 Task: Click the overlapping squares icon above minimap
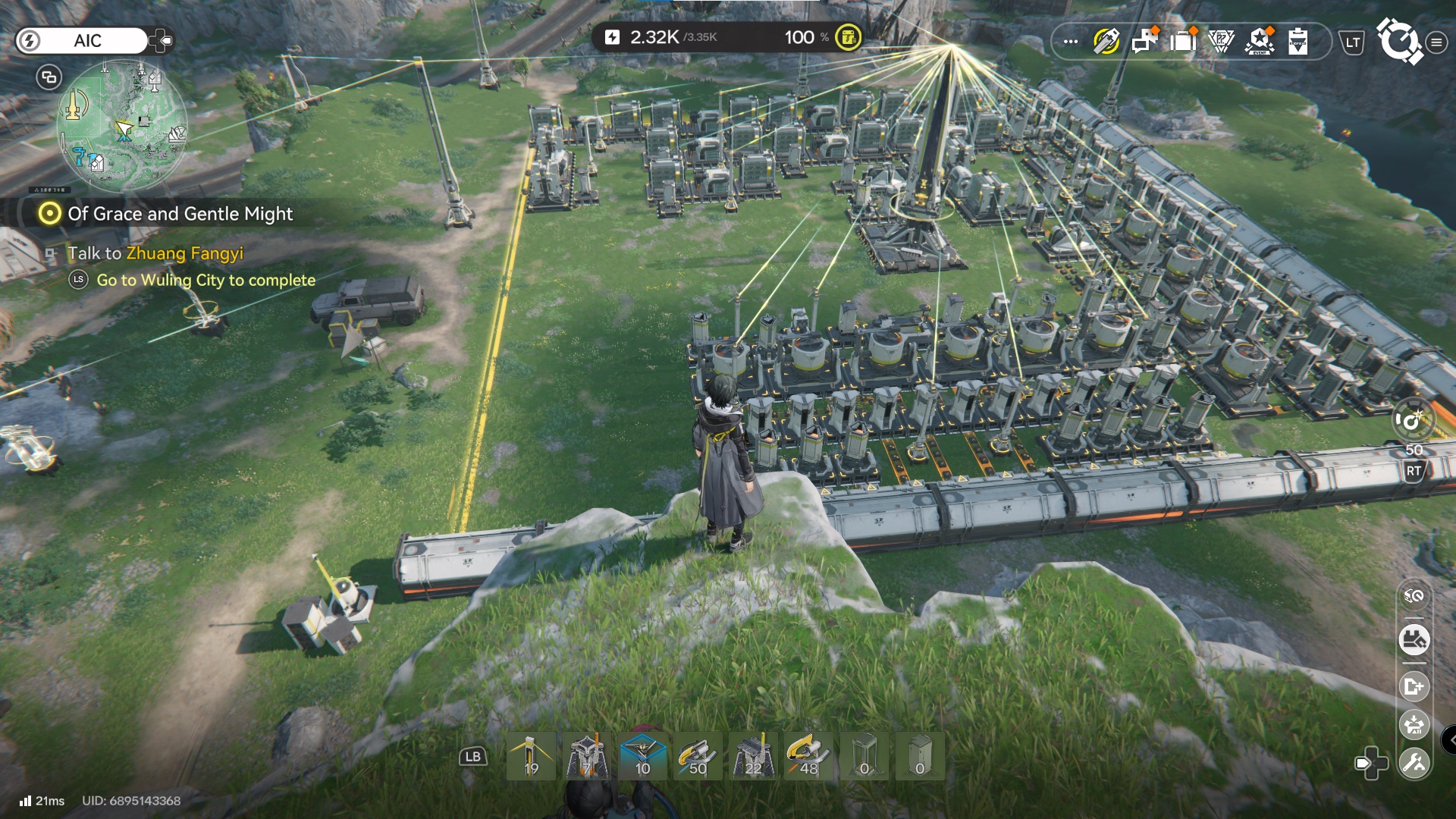point(49,77)
